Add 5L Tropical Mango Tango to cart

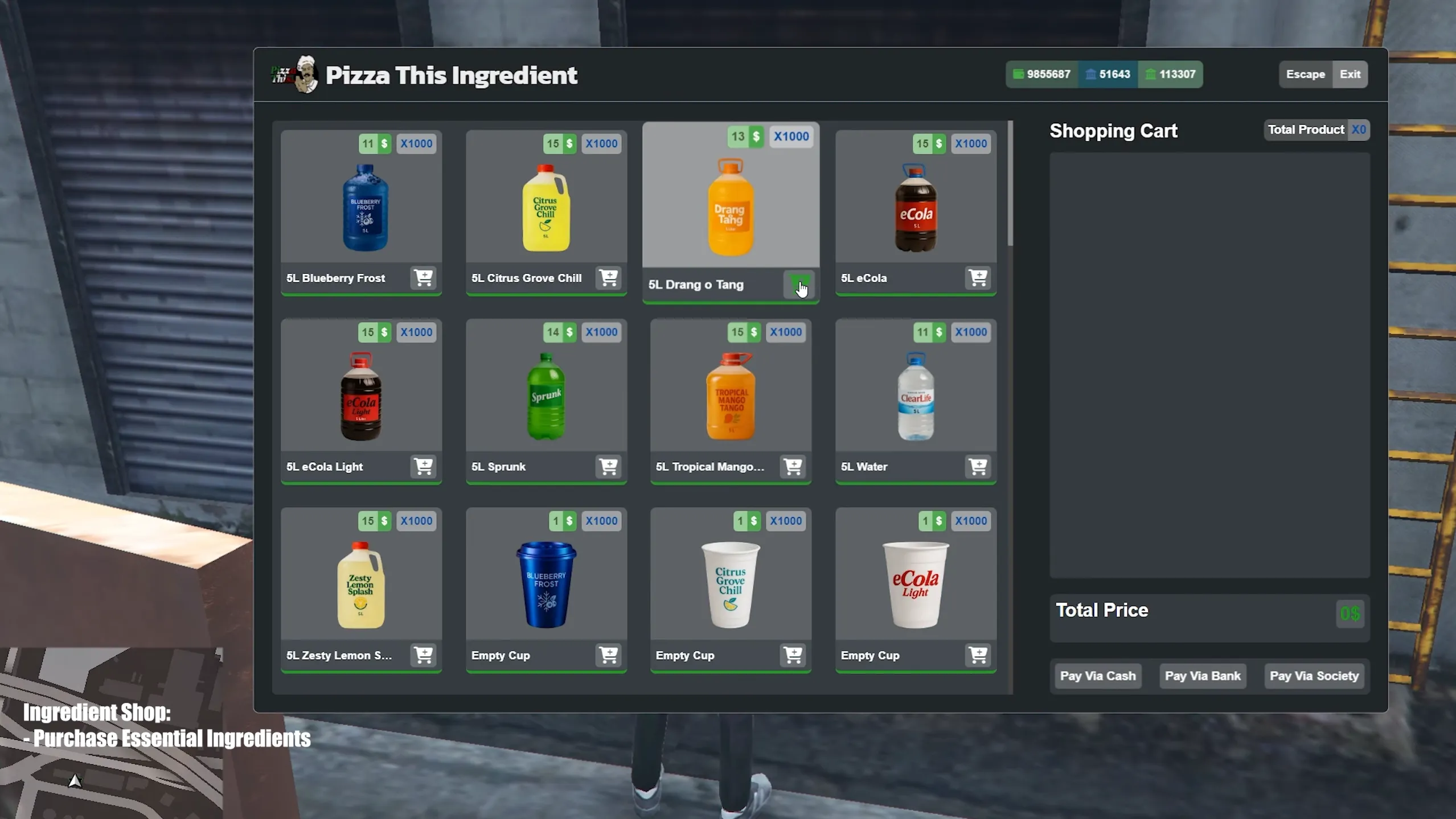pyautogui.click(x=792, y=467)
